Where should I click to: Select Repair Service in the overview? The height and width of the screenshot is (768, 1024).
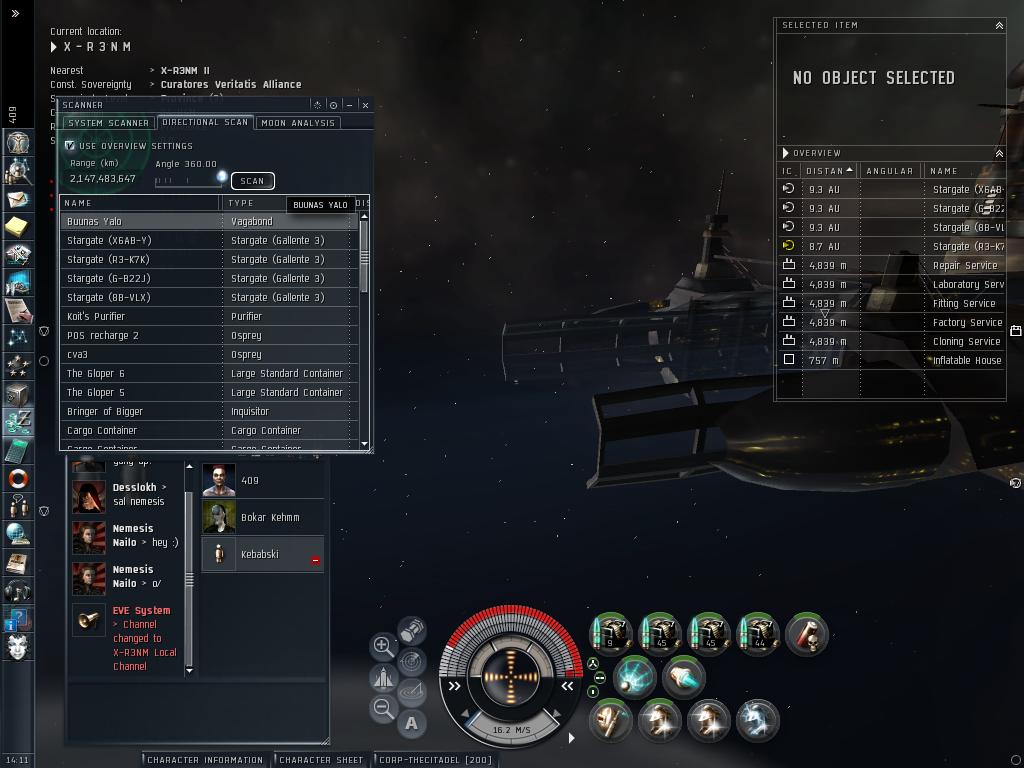click(x=964, y=265)
